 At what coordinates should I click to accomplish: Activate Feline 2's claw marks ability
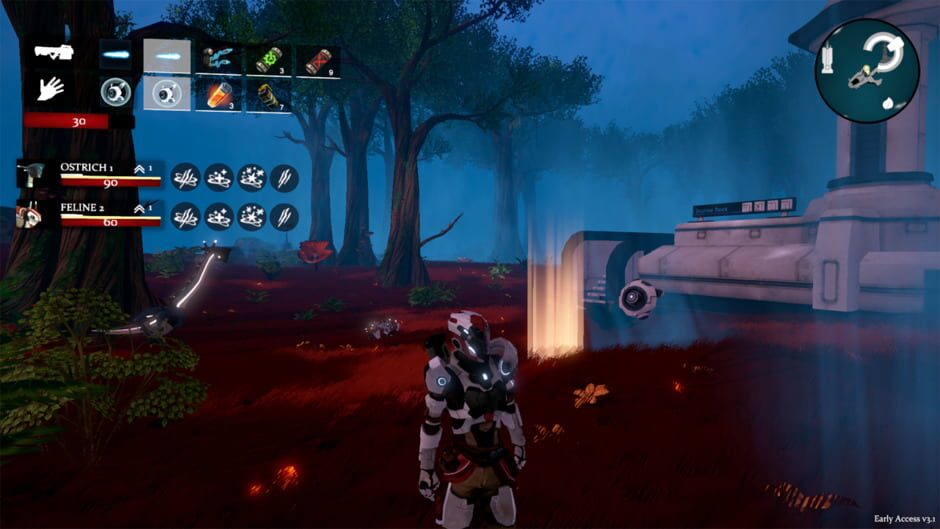[284, 216]
